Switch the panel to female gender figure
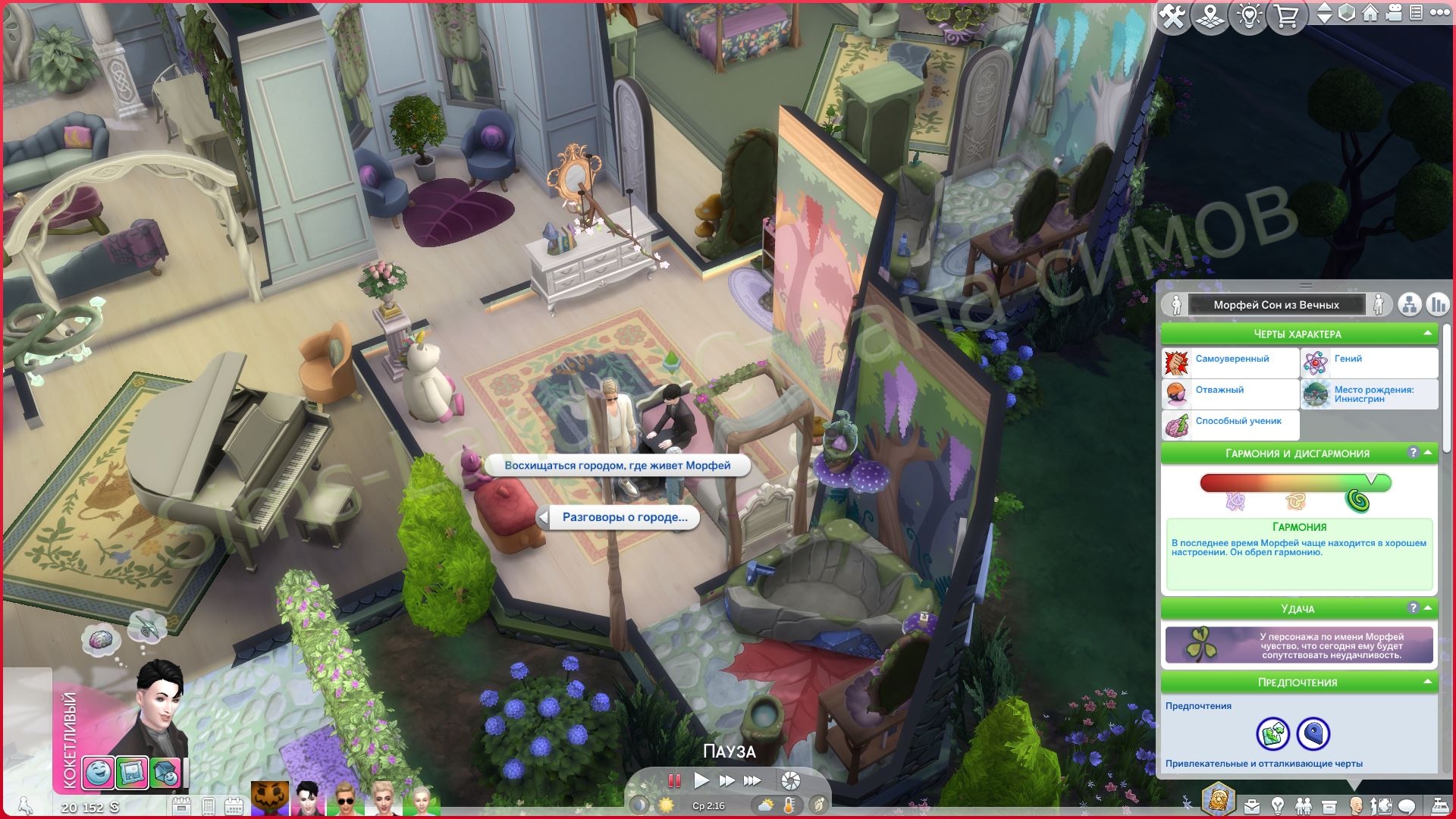The width and height of the screenshot is (1456, 819). point(1379,305)
